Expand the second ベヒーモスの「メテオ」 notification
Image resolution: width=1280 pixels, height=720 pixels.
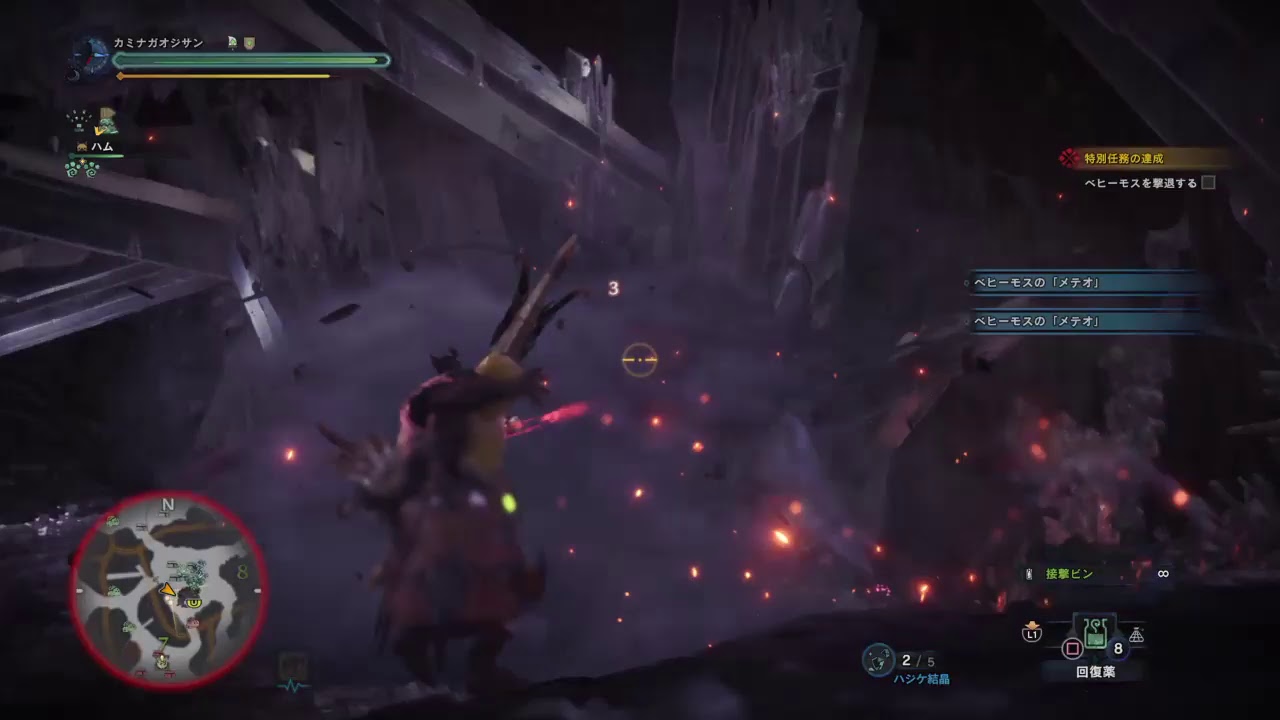coord(1085,321)
